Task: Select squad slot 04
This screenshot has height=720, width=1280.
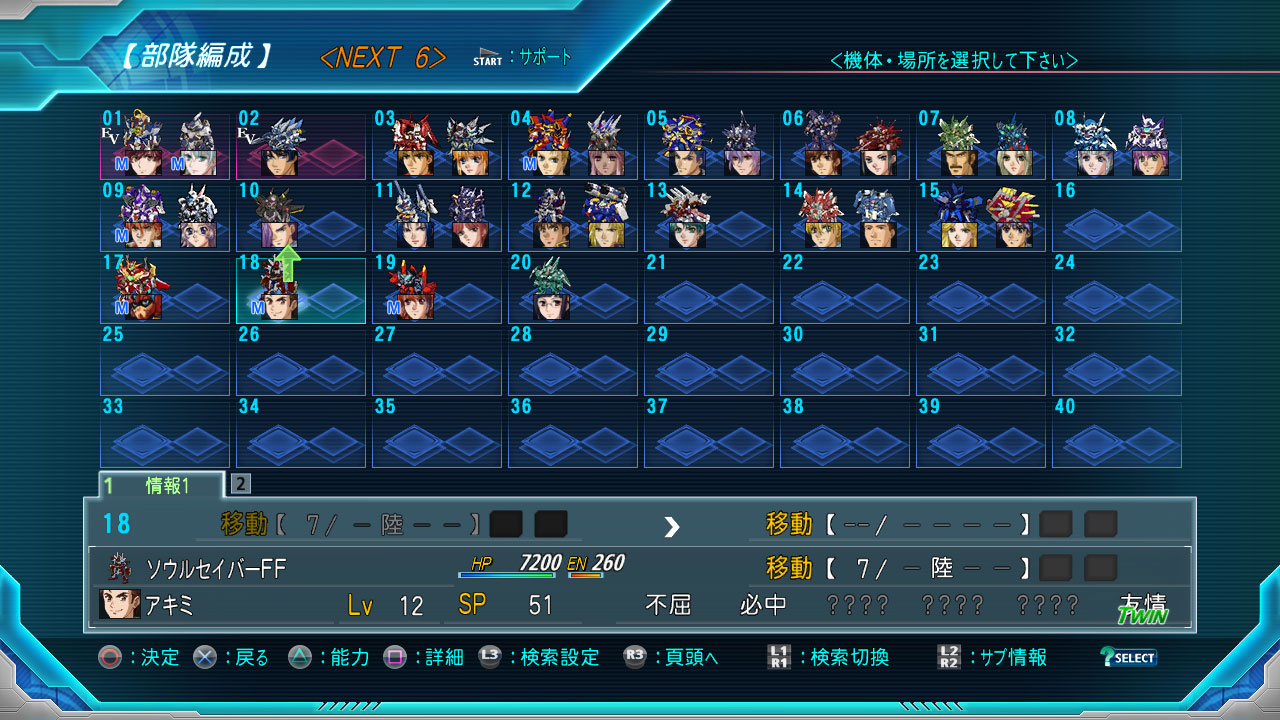Action: (573, 146)
